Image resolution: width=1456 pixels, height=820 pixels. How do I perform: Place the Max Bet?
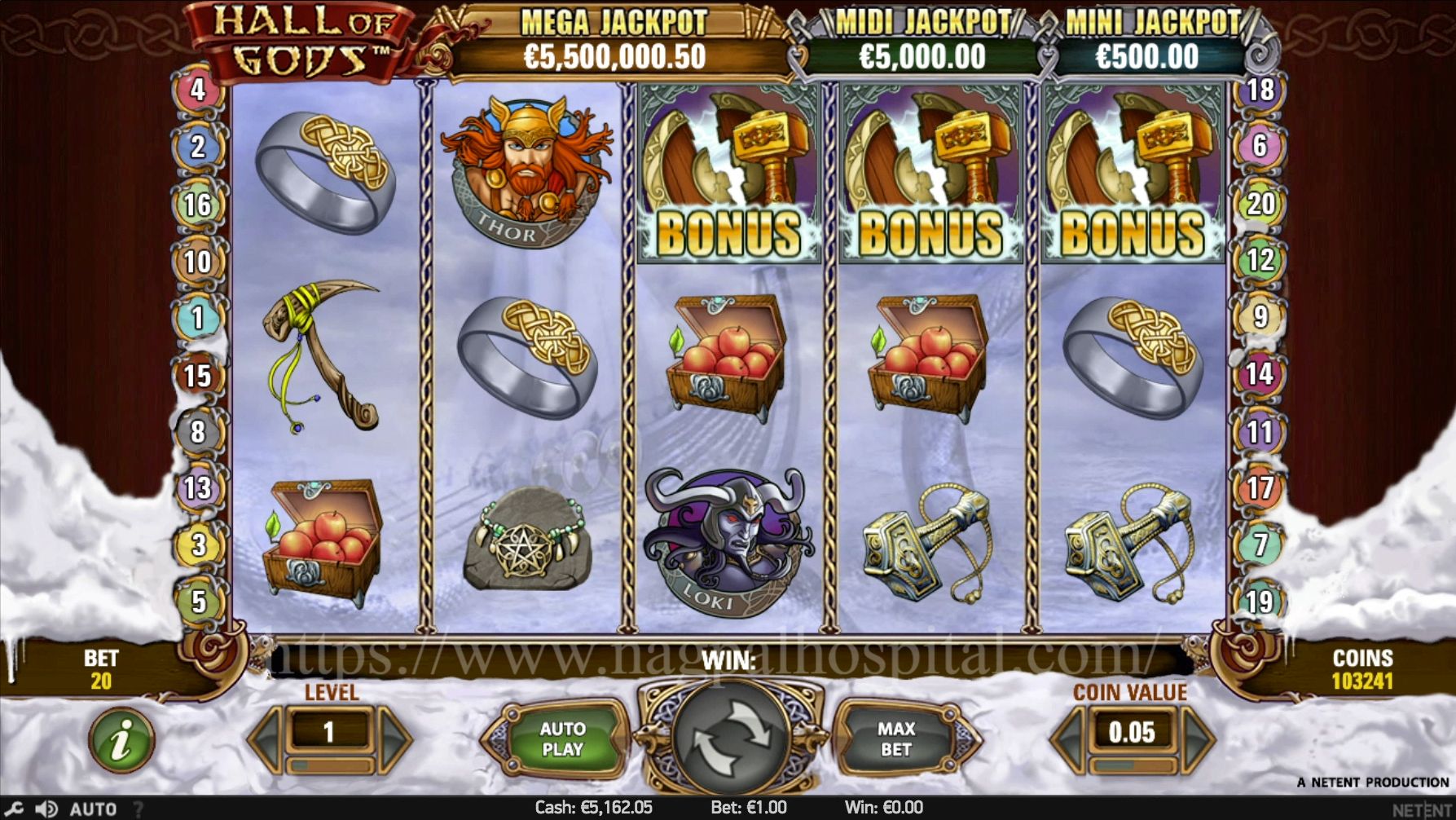pyautogui.click(x=896, y=738)
